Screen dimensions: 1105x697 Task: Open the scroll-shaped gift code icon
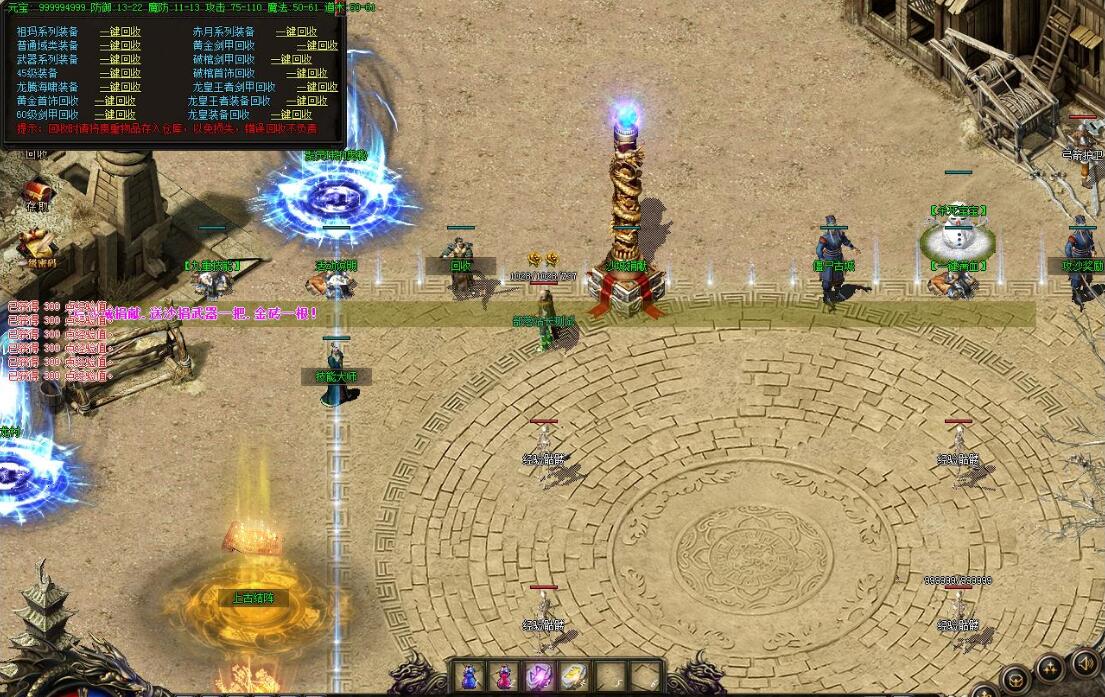tap(38, 245)
